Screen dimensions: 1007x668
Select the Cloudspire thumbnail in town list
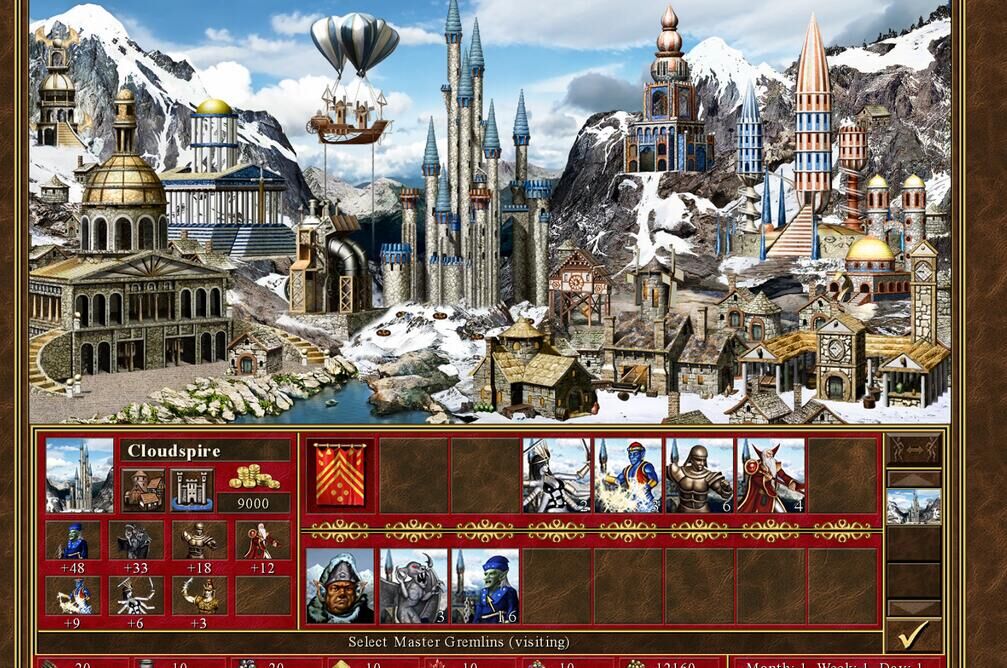tap(913, 507)
